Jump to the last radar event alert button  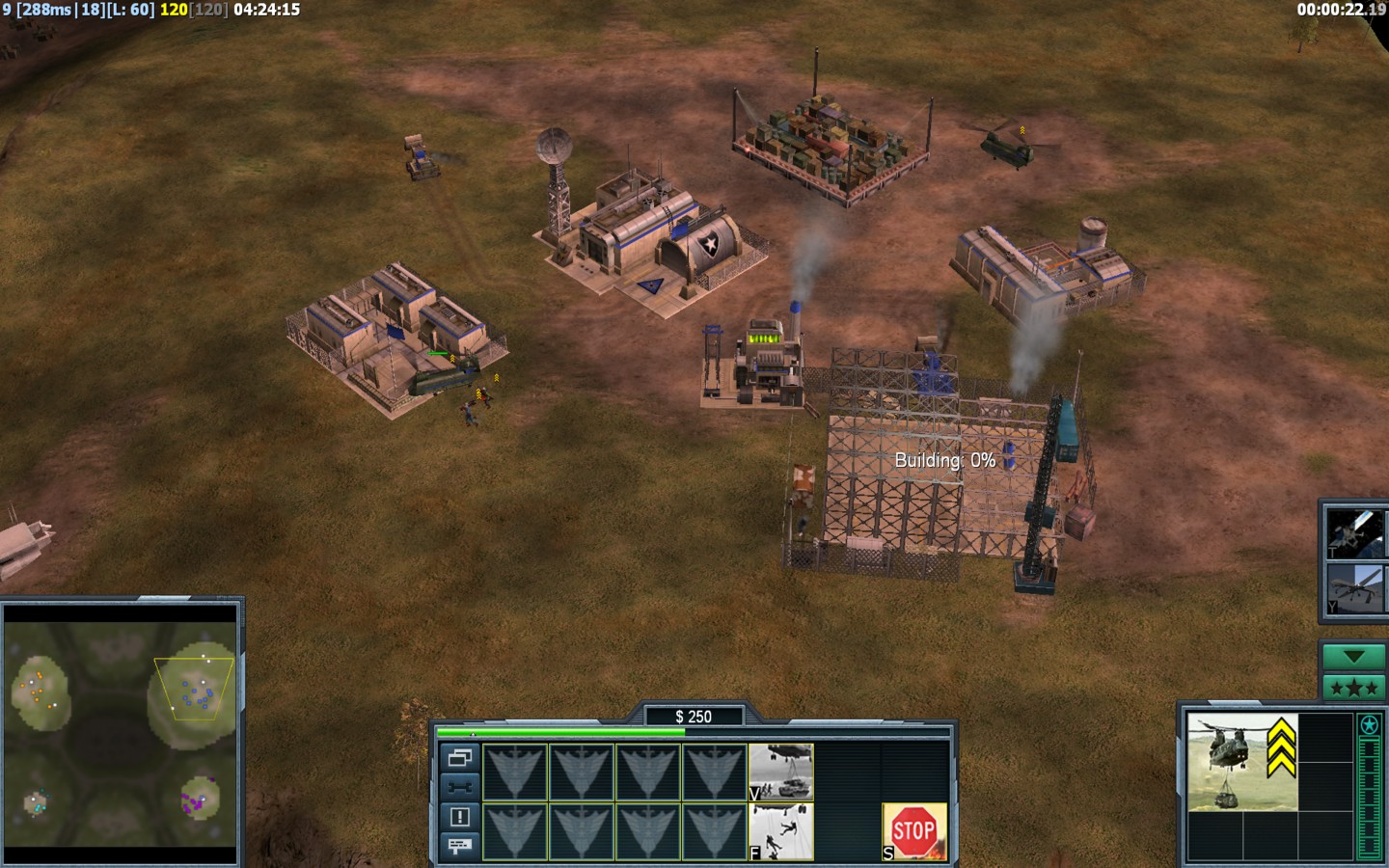click(x=459, y=817)
